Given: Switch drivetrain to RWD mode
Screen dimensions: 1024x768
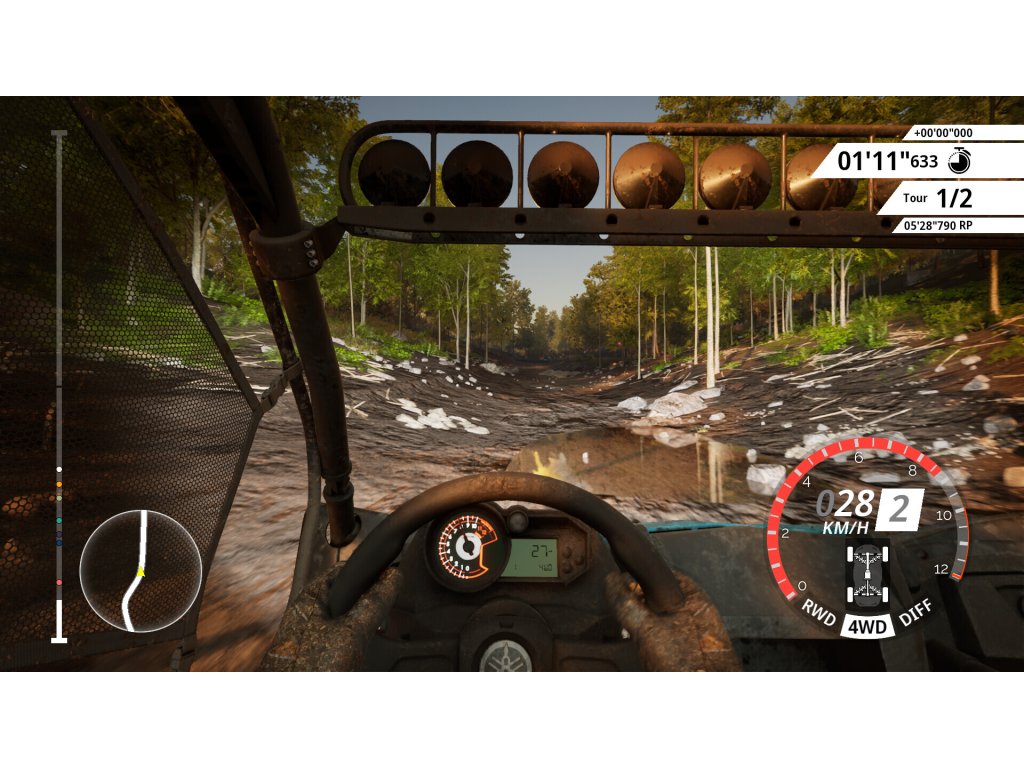Looking at the screenshot, I should coord(819,611).
